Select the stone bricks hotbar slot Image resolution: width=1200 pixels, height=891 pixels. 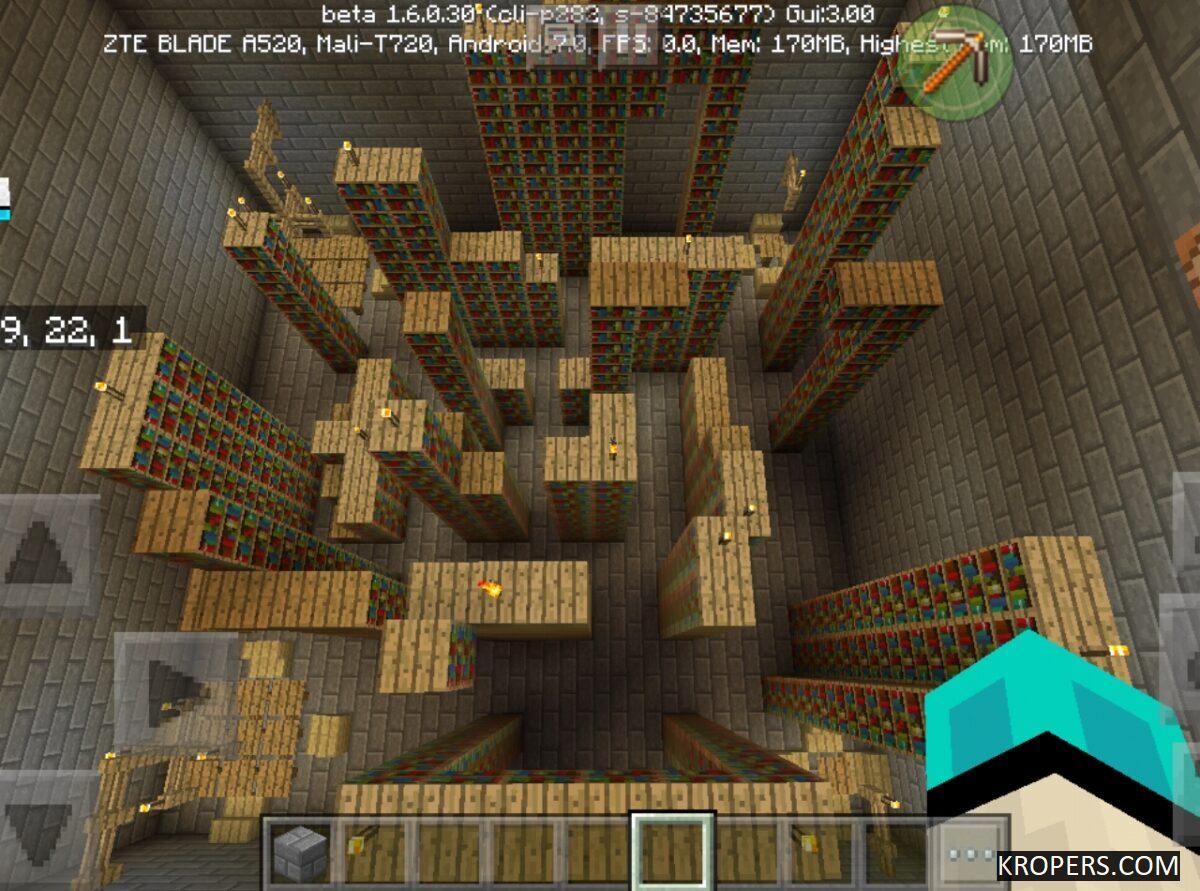(300, 853)
